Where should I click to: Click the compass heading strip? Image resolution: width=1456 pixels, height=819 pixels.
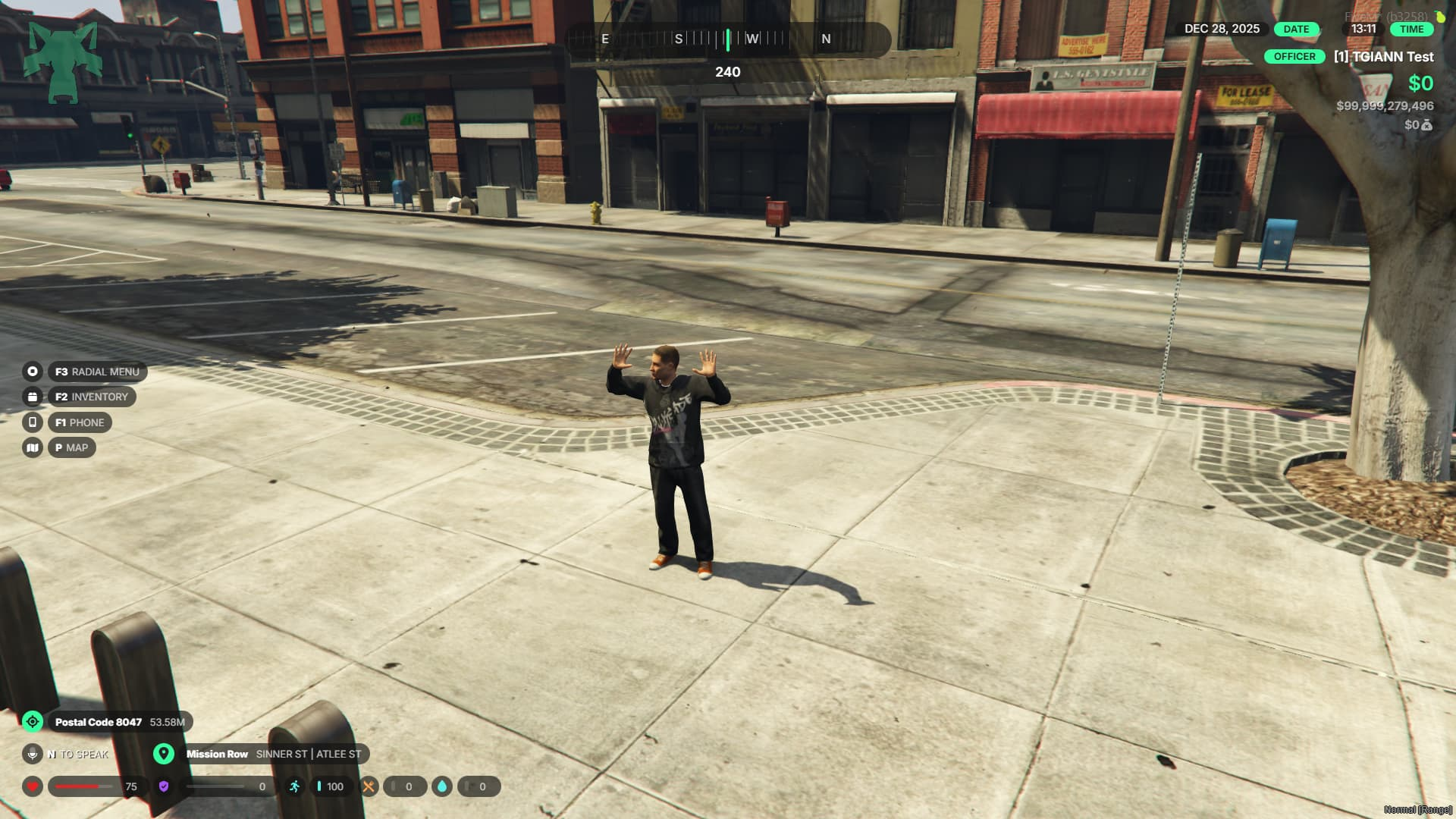pos(727,39)
